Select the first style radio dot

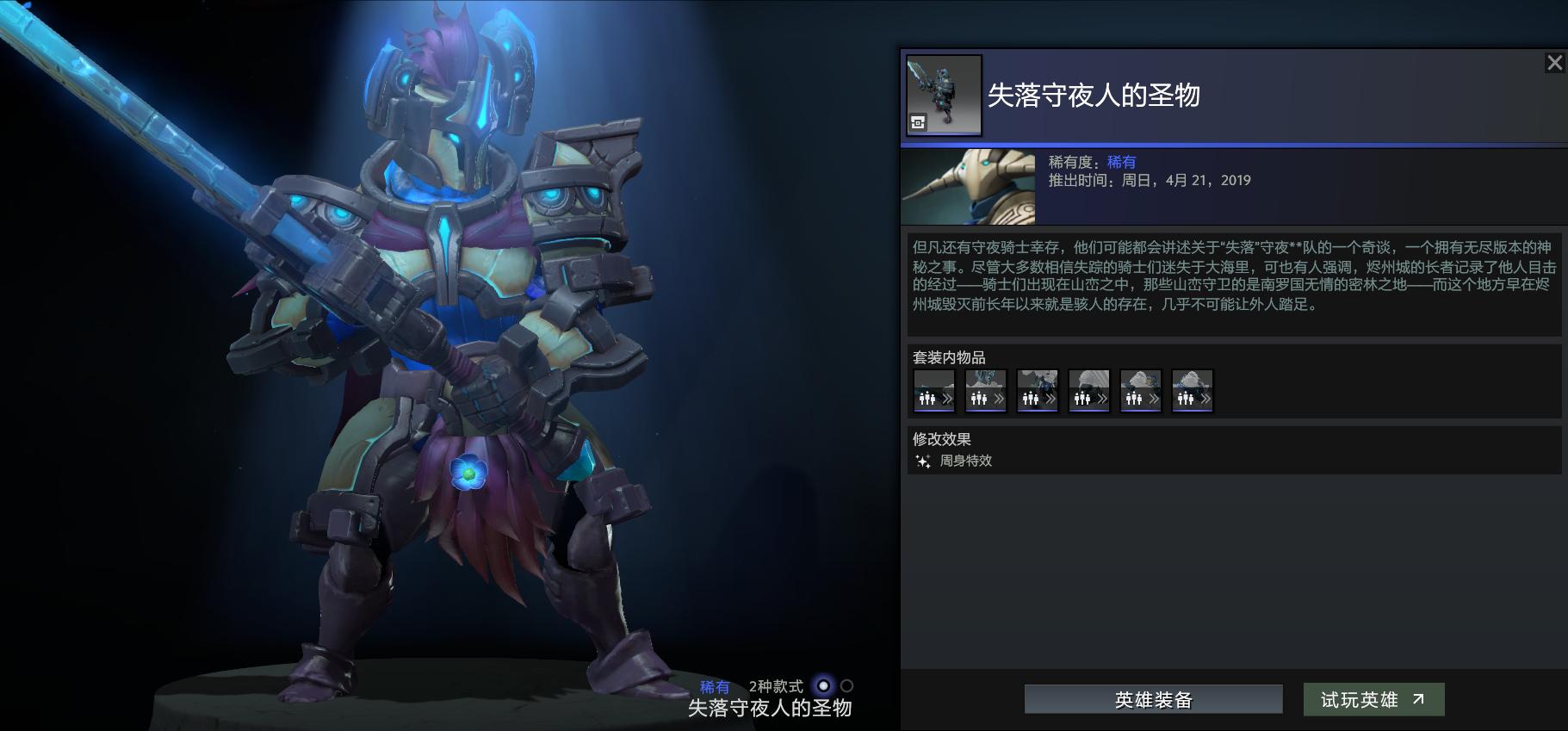coord(822,687)
